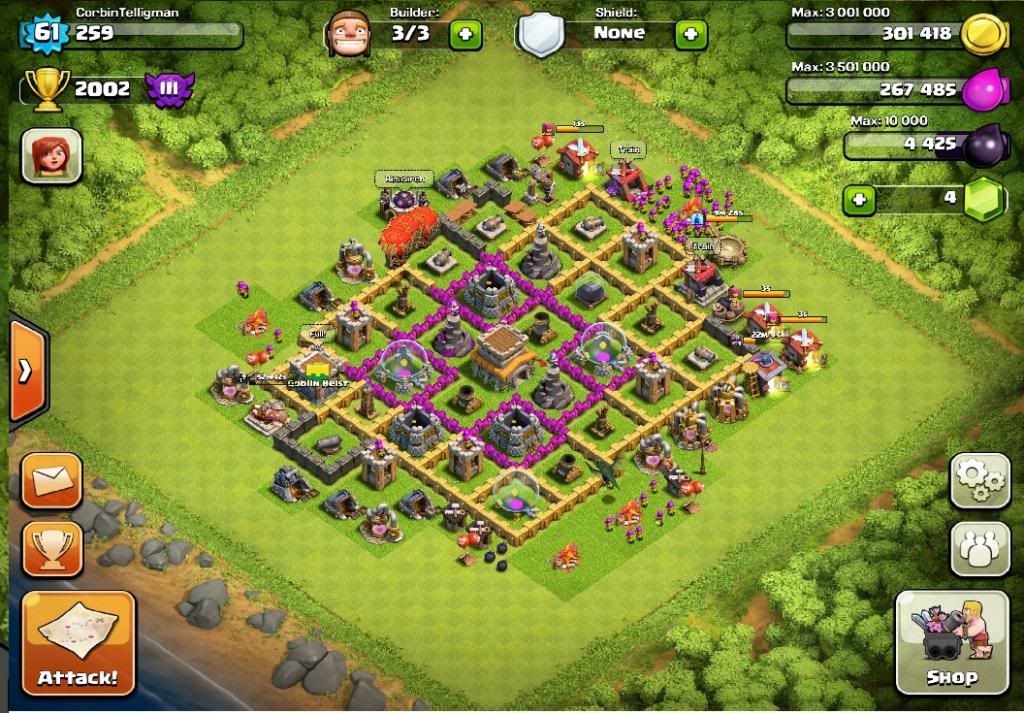The height and width of the screenshot is (713, 1024).
Task: Open the Shop
Action: tap(951, 641)
